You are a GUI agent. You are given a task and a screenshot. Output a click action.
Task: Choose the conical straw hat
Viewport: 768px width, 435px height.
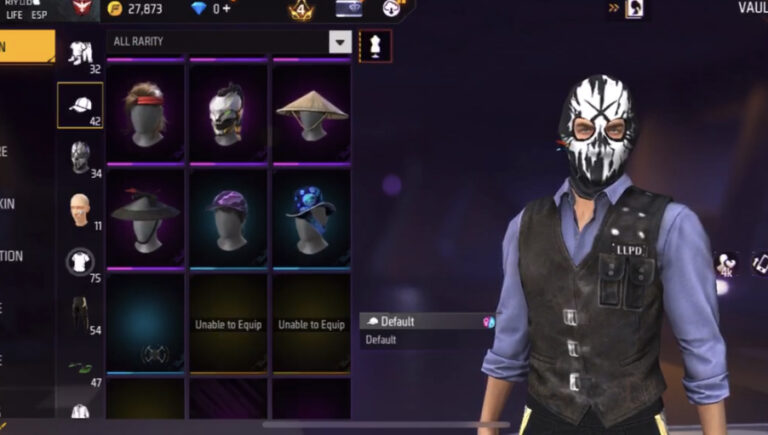point(311,112)
